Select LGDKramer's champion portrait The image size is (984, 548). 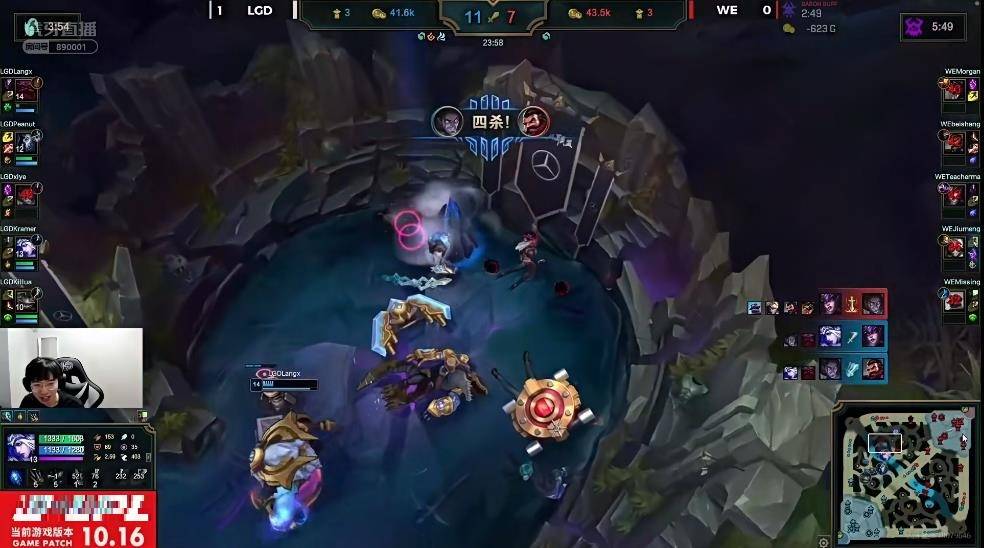point(26,248)
